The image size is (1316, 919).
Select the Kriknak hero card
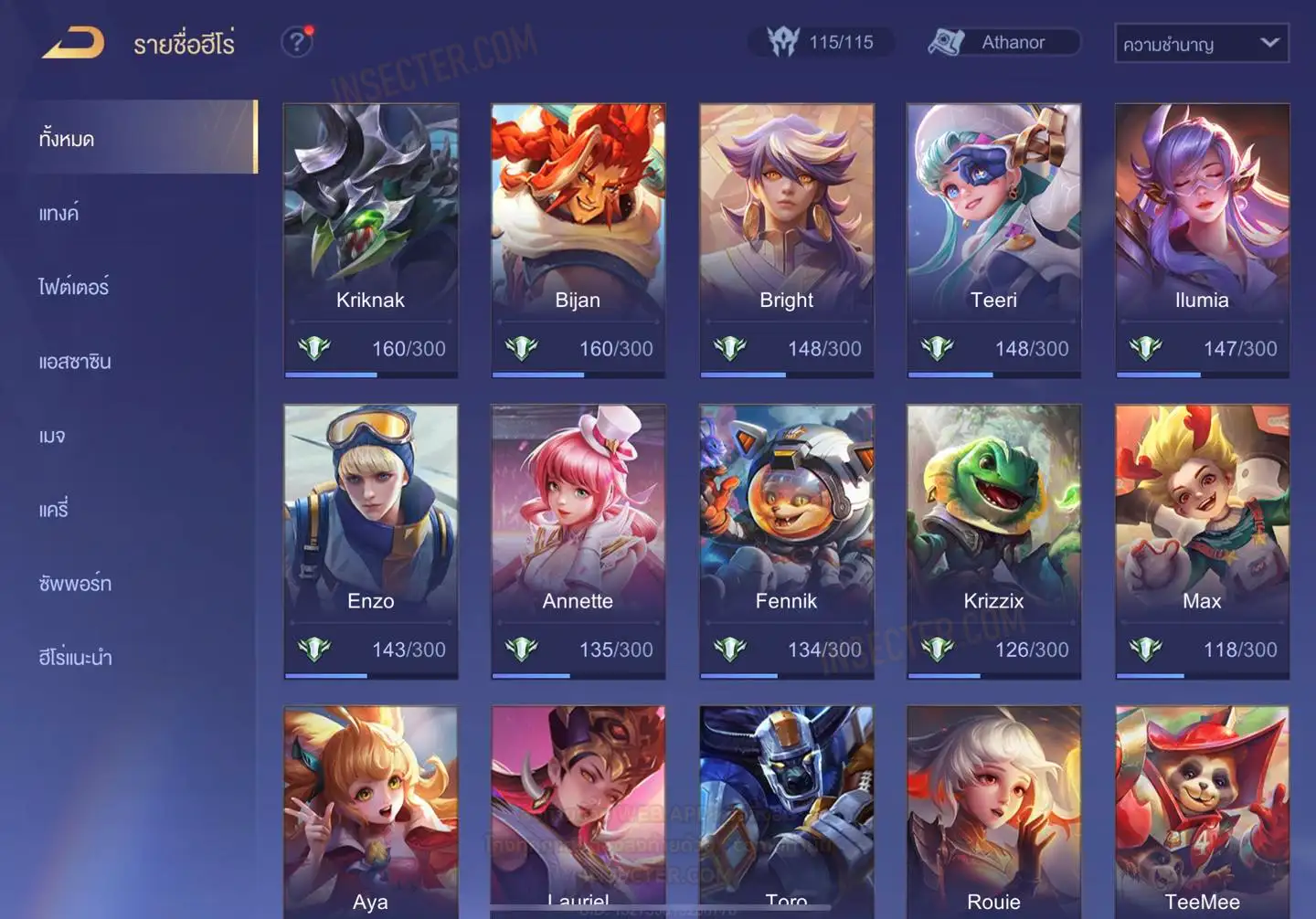click(x=370, y=239)
